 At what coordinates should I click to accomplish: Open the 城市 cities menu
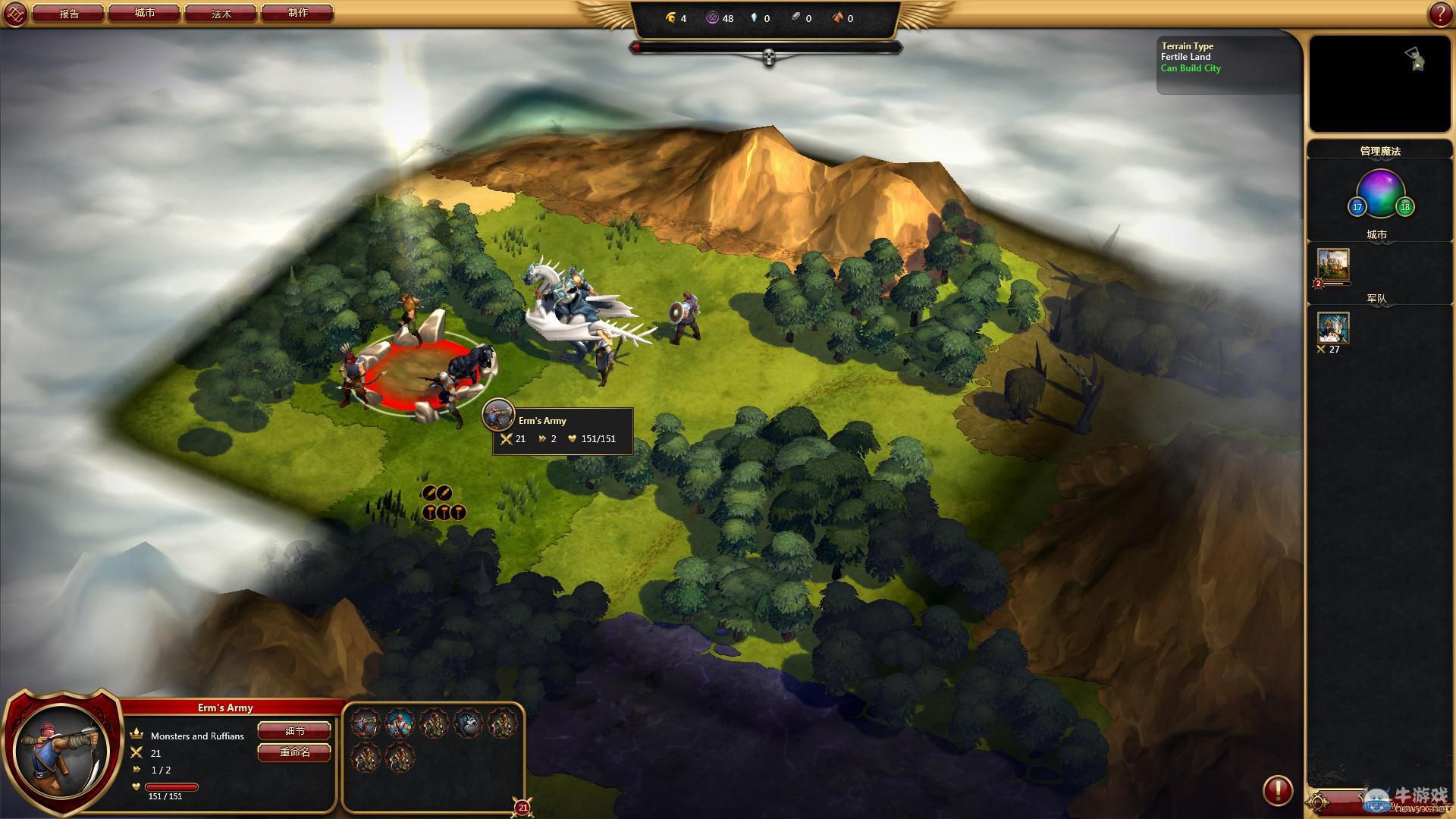tap(145, 14)
